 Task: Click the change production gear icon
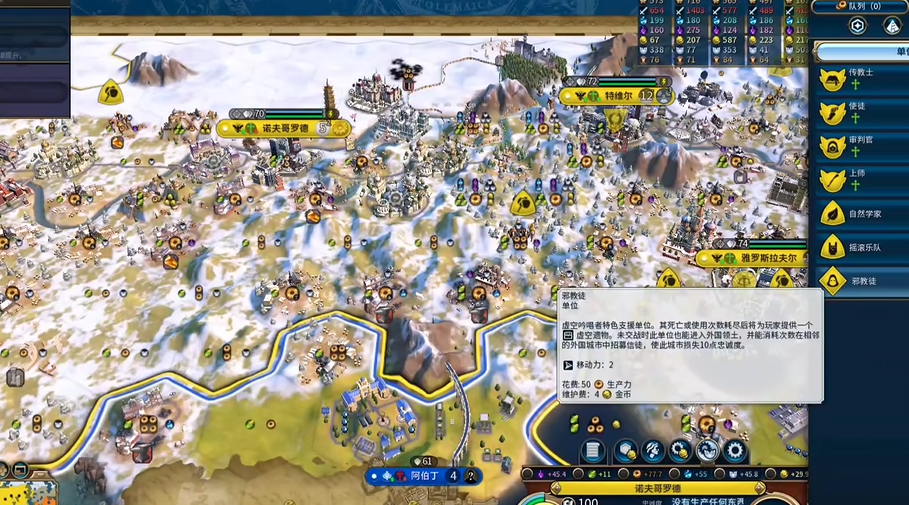pyautogui.click(x=736, y=451)
